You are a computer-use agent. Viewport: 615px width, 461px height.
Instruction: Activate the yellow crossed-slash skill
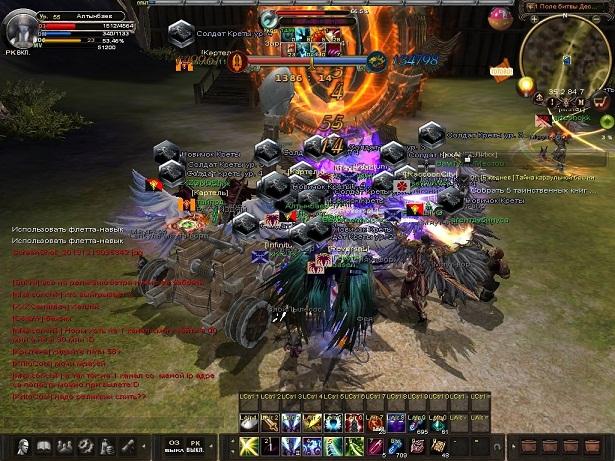247,446
